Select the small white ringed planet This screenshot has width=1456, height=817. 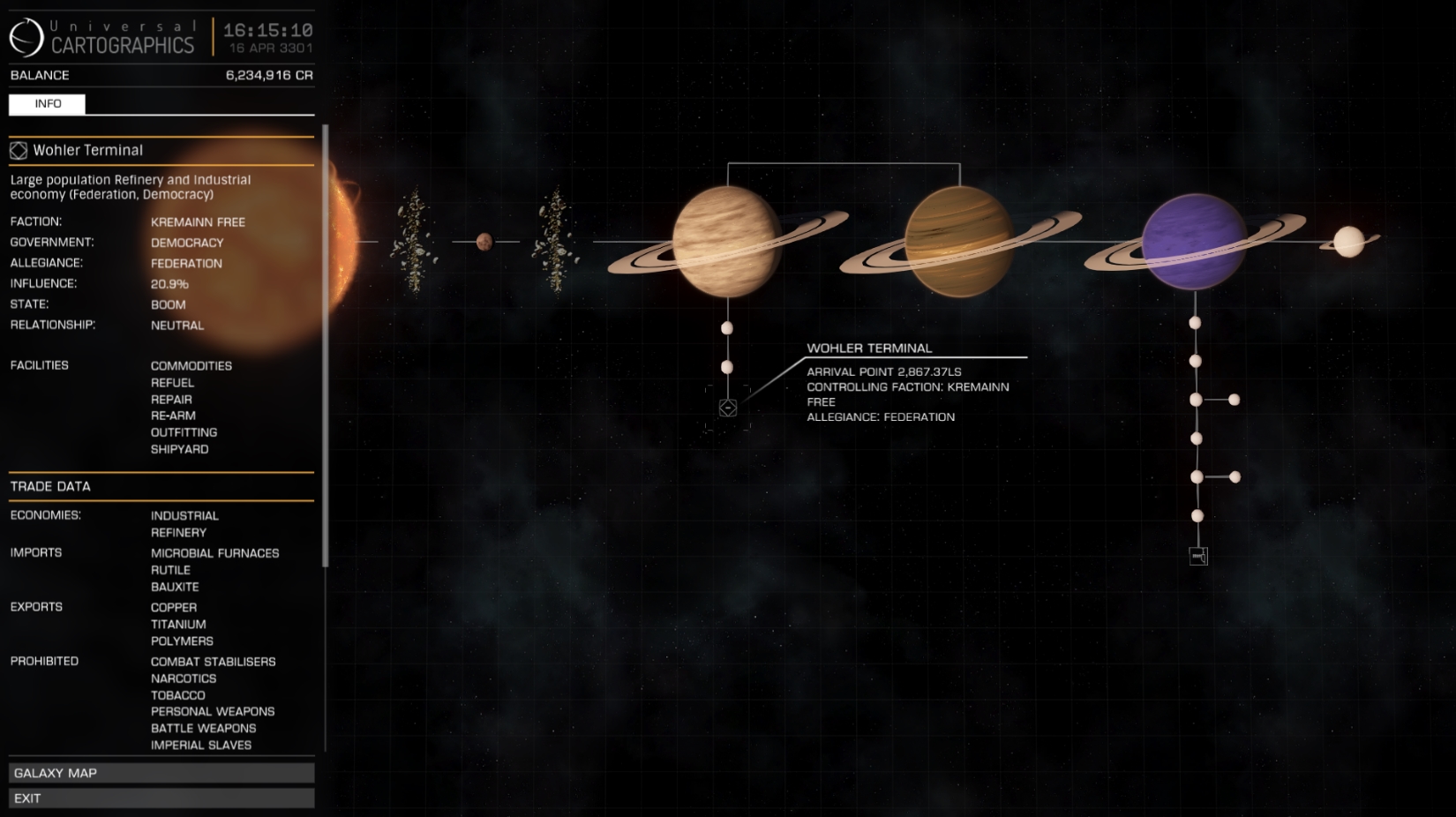(x=1348, y=242)
